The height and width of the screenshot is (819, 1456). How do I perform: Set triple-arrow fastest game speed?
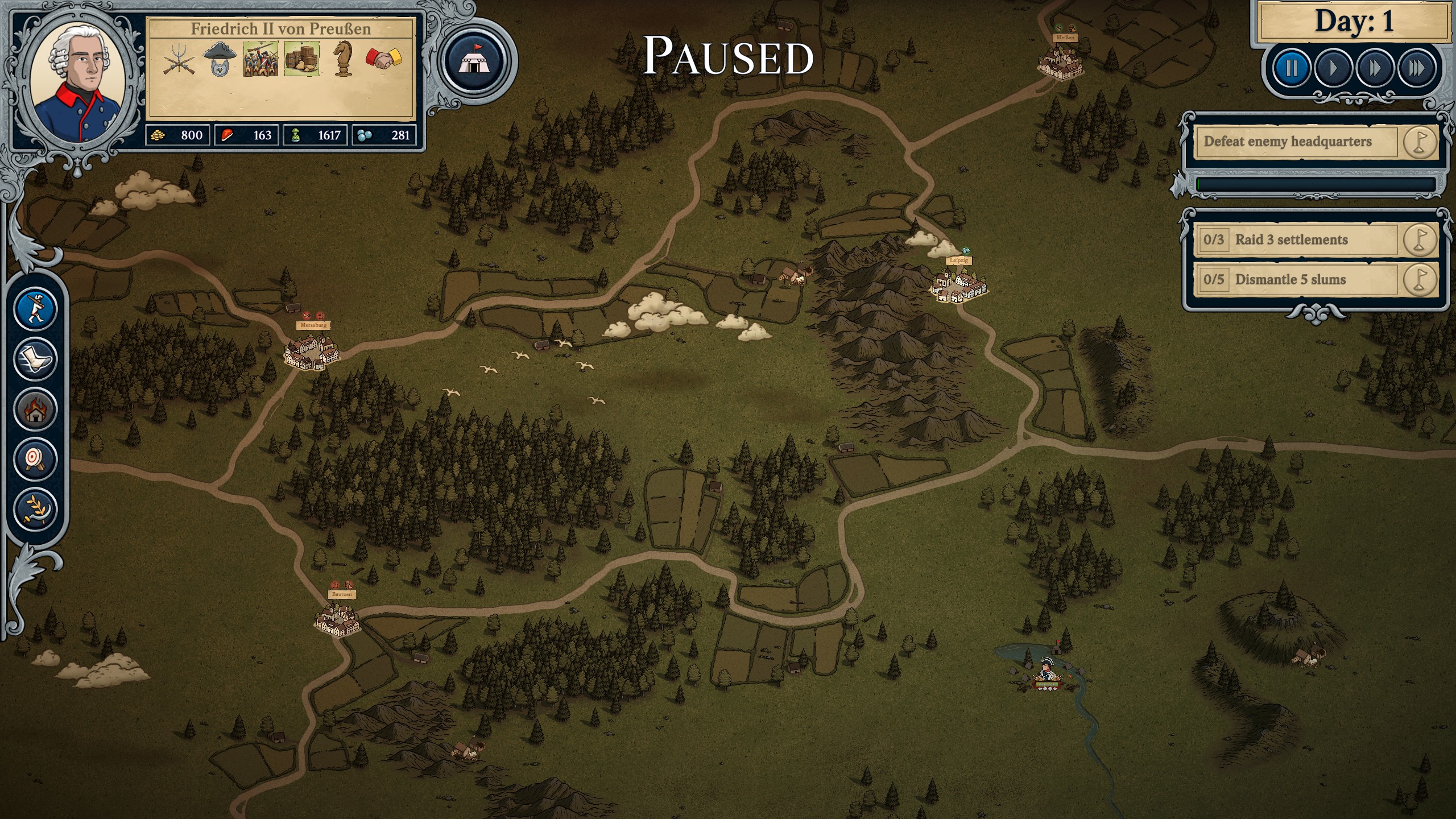point(1416,69)
